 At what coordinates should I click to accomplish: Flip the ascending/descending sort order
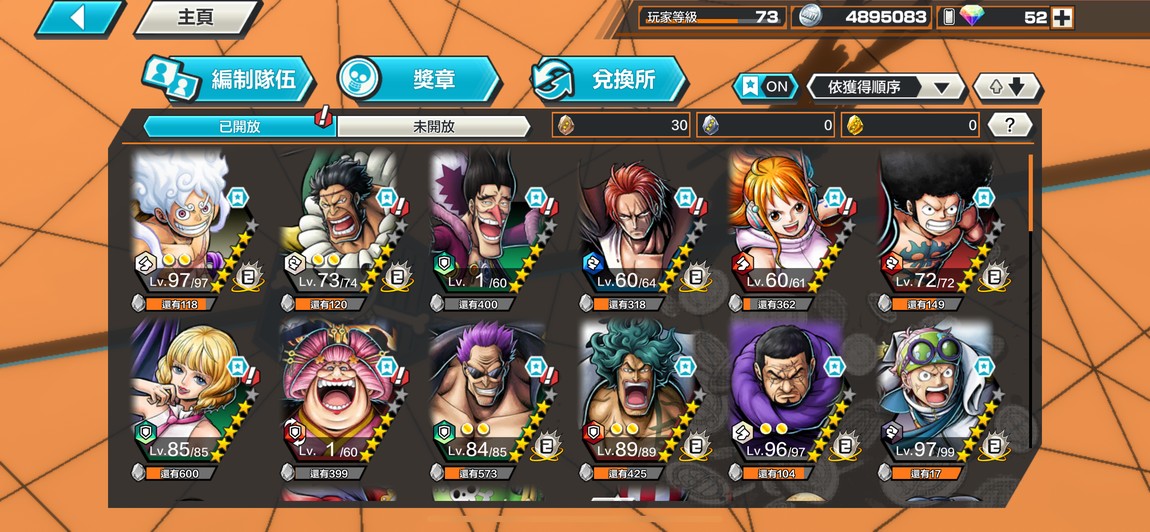[x=1006, y=87]
